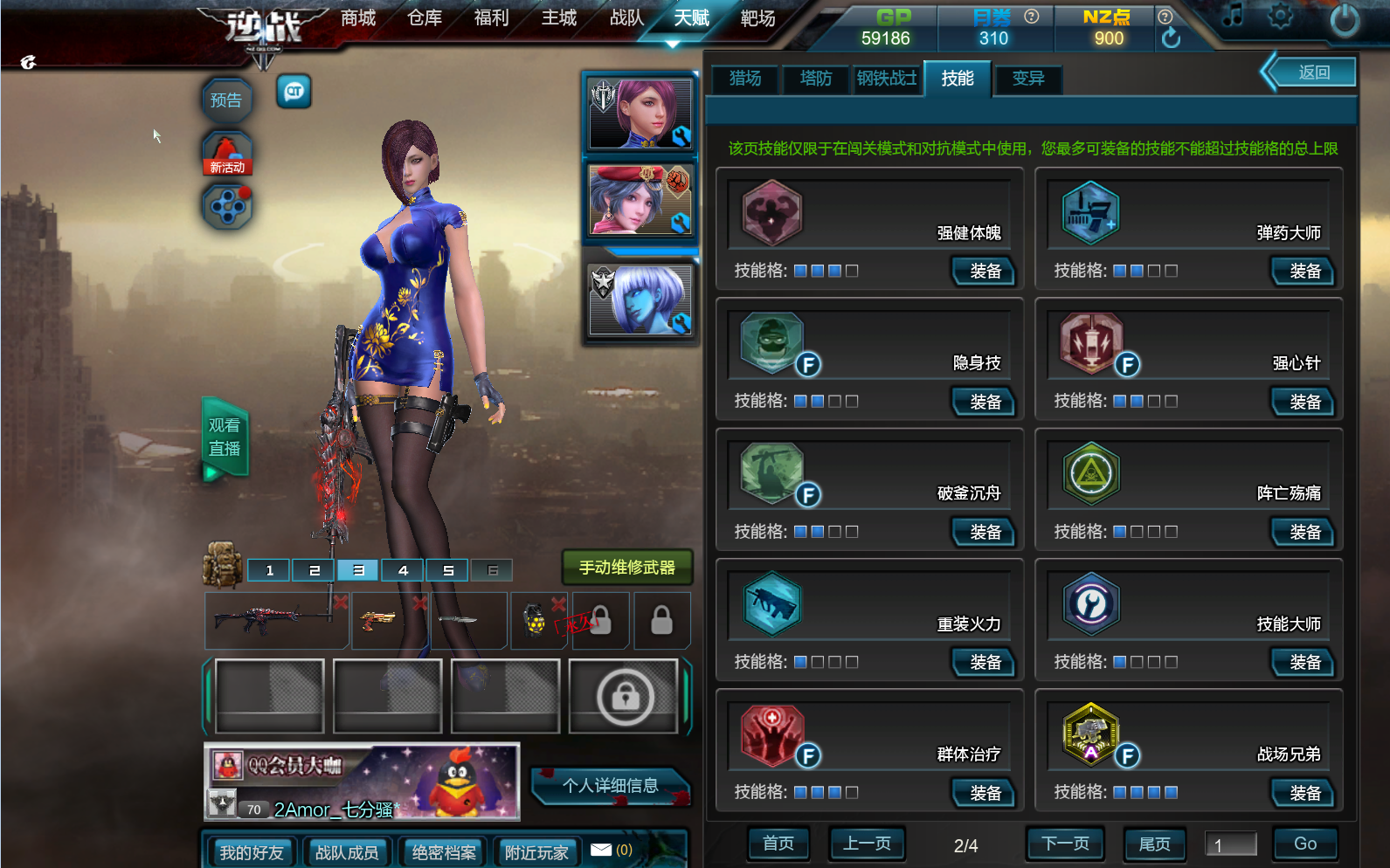The image size is (1390, 868).
Task: Go to the 仓库 warehouse menu
Action: [x=425, y=18]
